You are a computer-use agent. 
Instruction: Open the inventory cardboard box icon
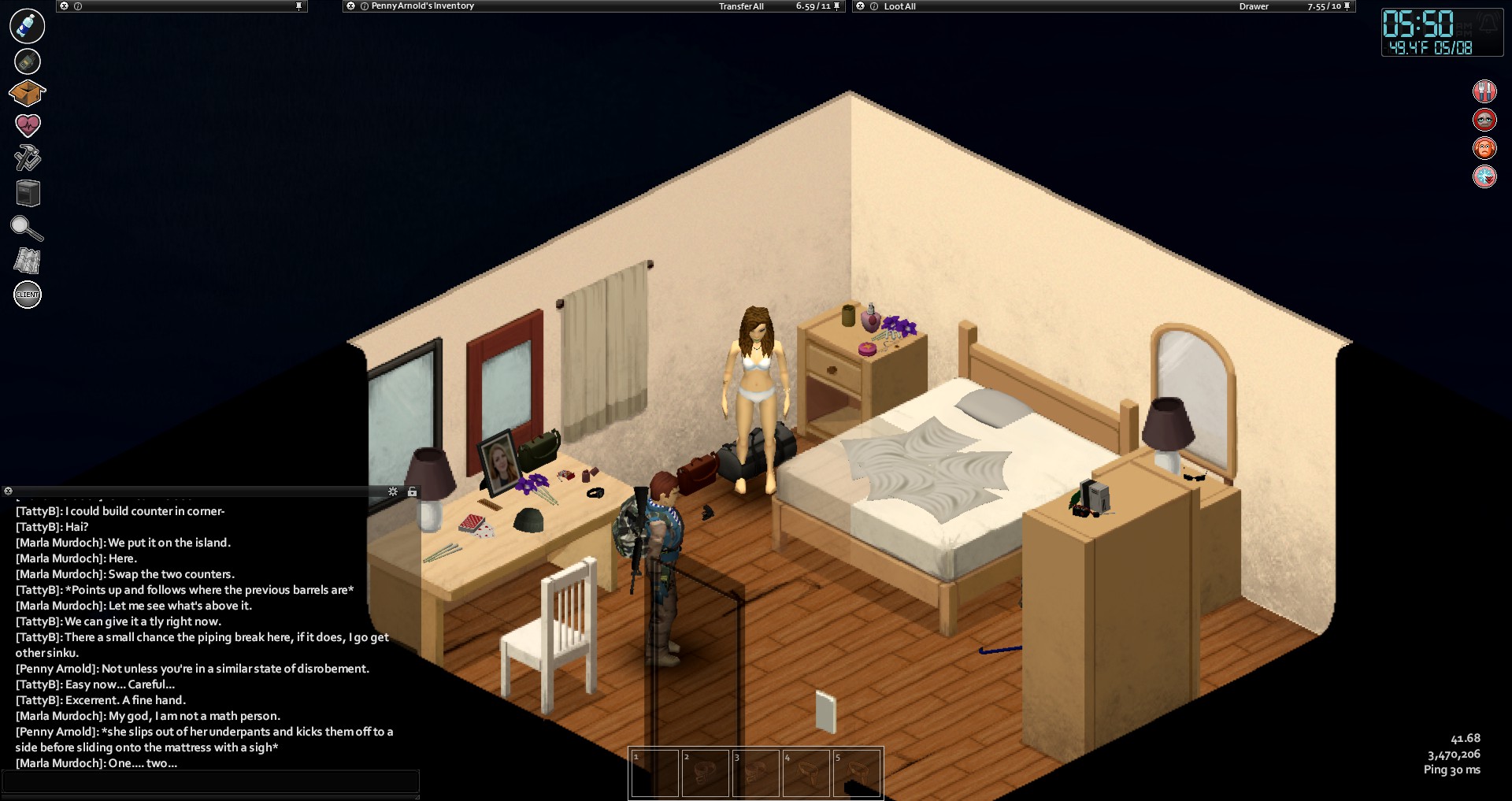(27, 94)
